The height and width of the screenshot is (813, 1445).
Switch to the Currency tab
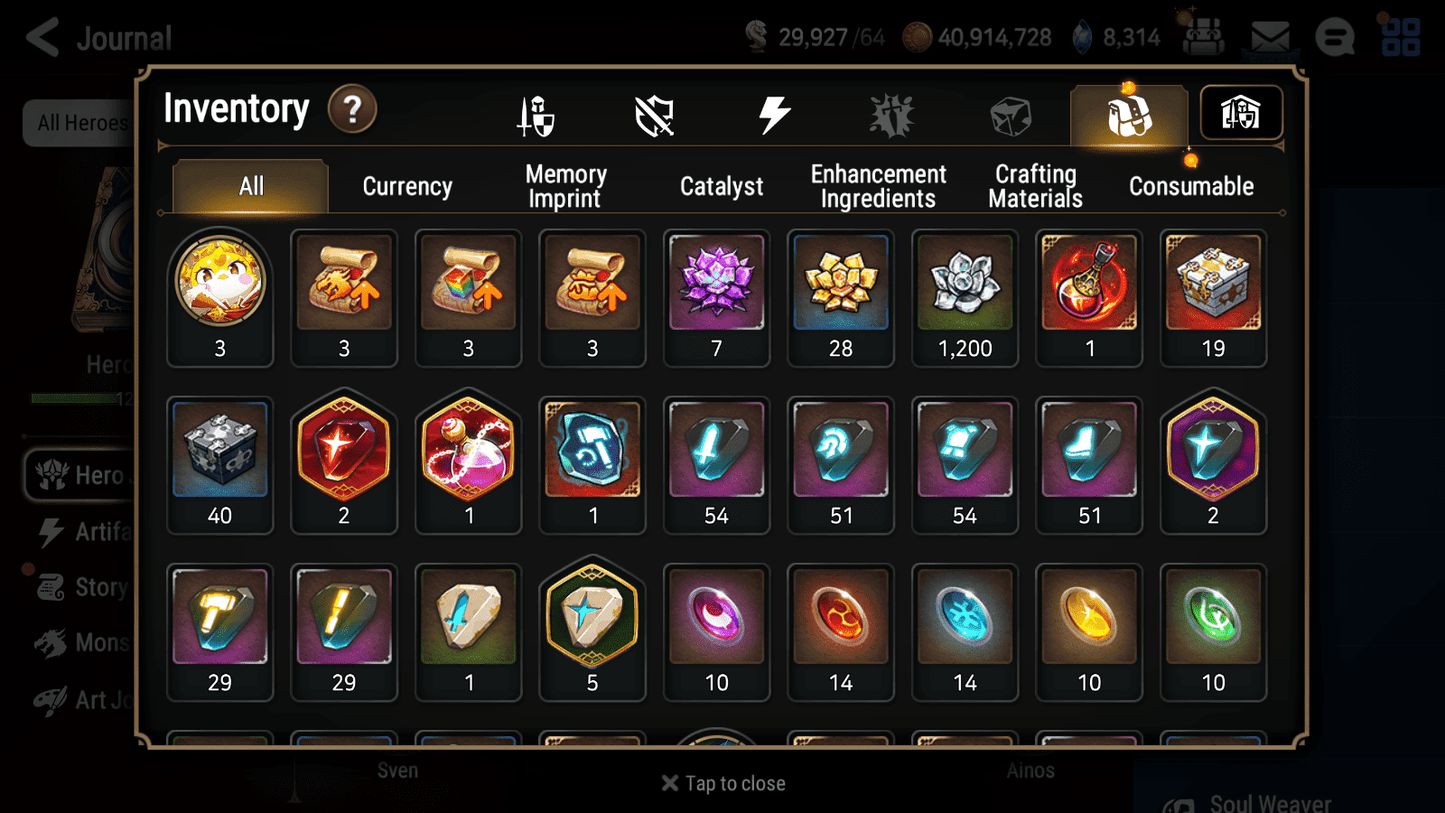[407, 185]
